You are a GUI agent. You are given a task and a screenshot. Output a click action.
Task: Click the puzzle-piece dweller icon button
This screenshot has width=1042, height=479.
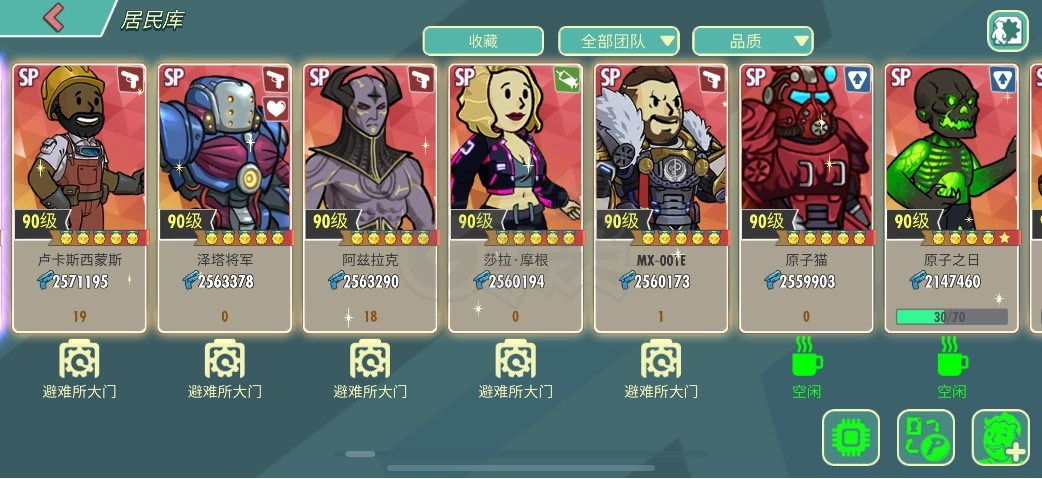point(1007,31)
